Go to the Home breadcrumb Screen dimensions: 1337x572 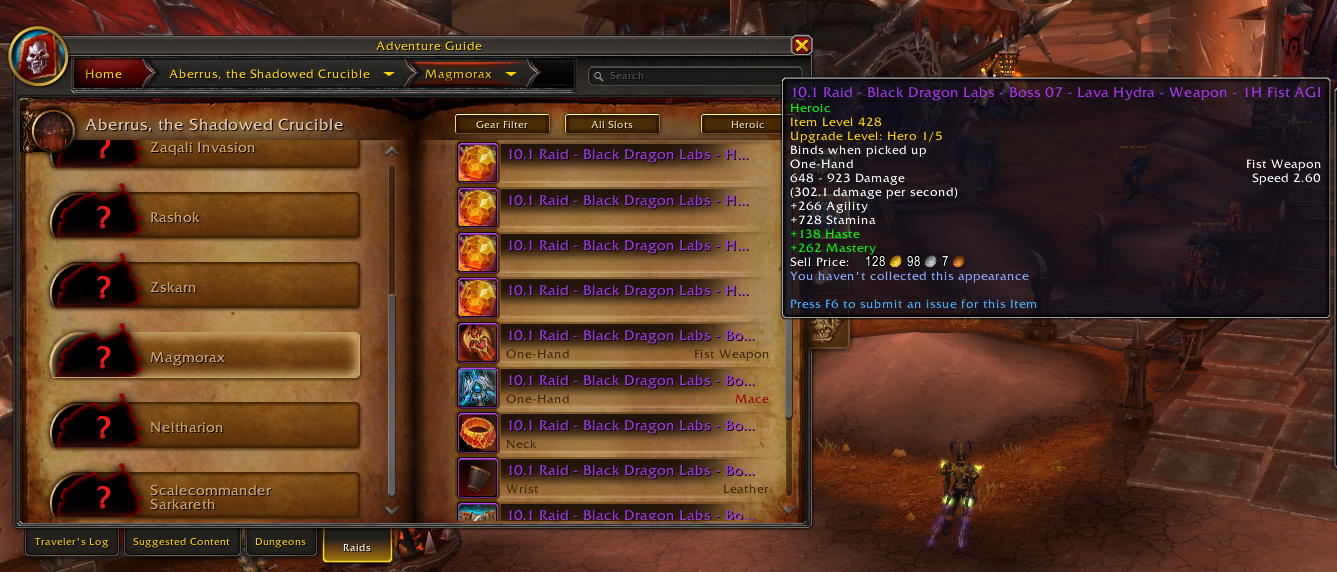pos(104,74)
